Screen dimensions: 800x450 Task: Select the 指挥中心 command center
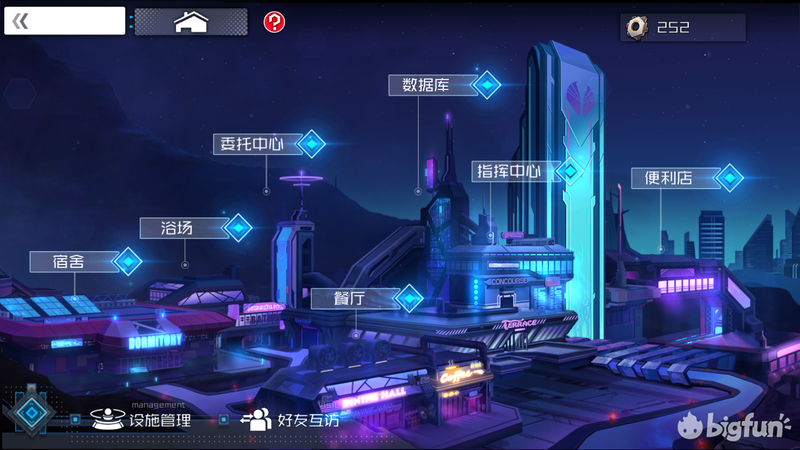click(x=525, y=171)
